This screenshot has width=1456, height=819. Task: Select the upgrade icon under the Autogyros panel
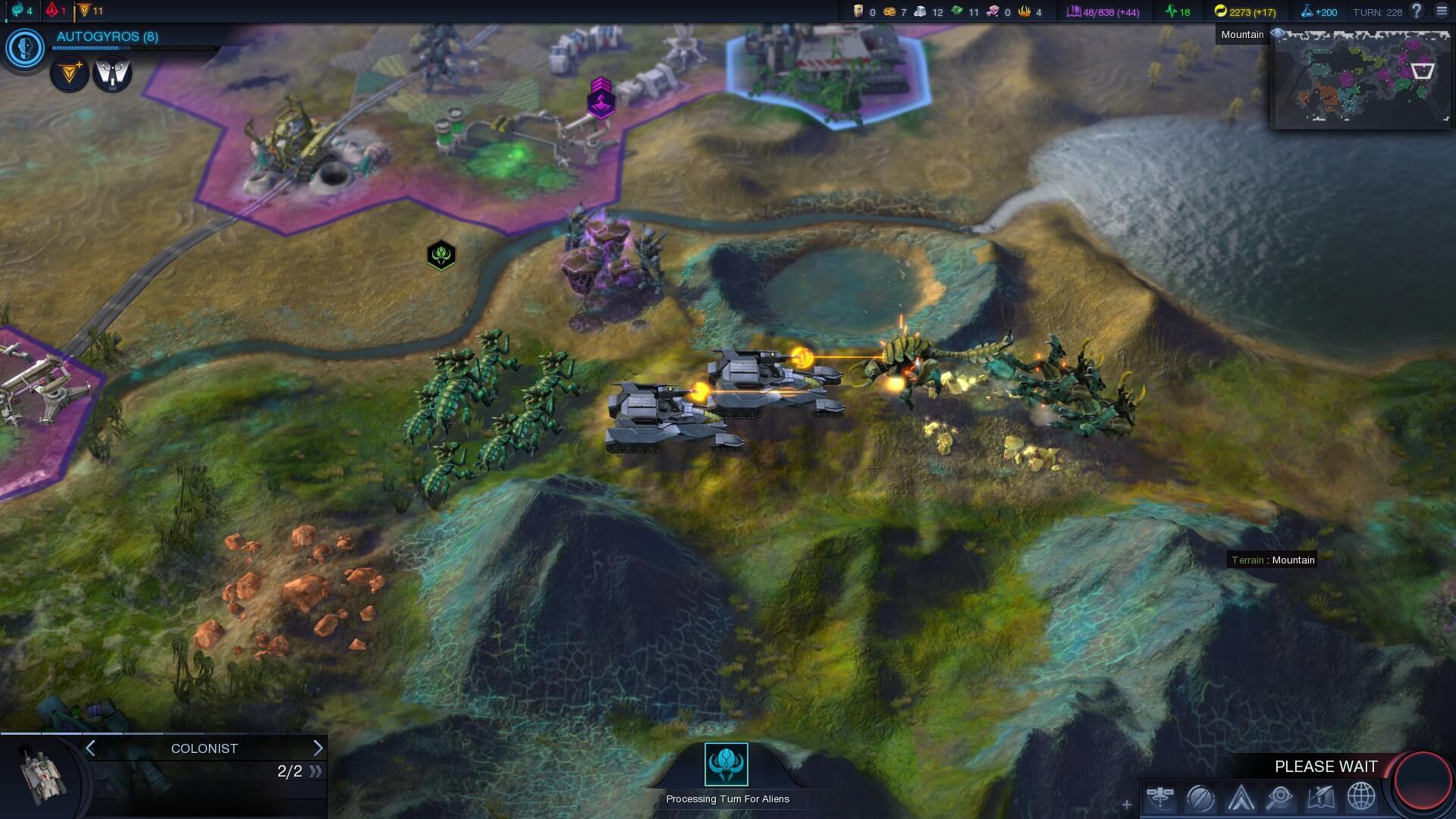[x=69, y=74]
